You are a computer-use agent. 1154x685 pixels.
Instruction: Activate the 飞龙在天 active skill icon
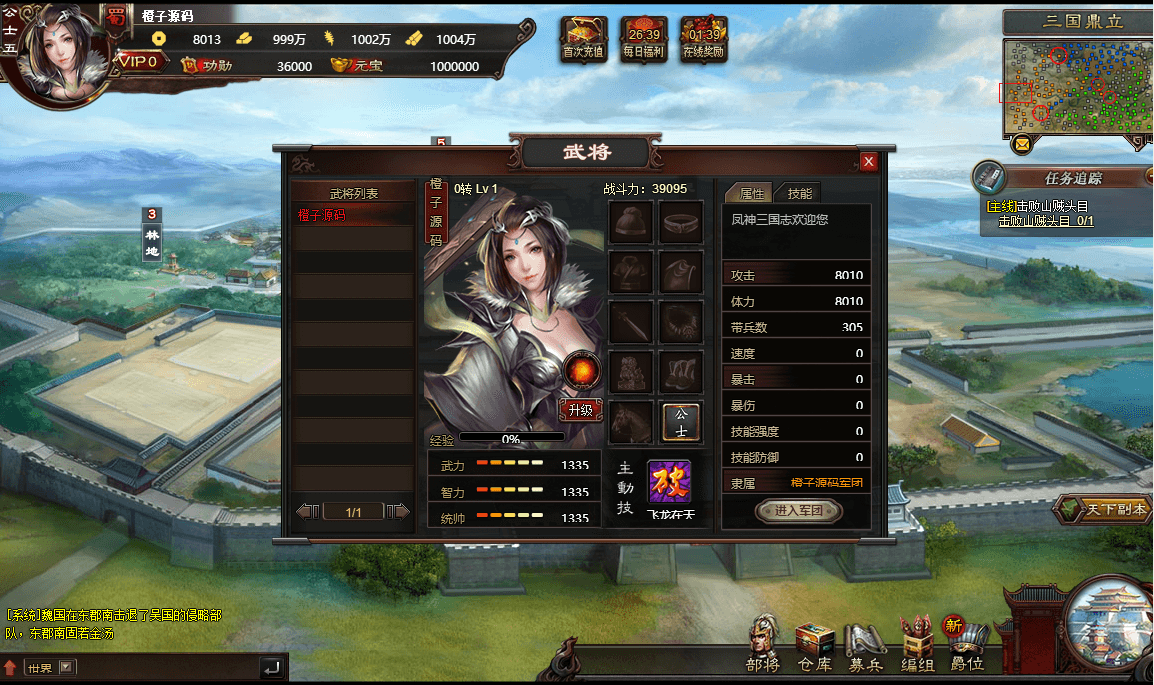[x=669, y=482]
